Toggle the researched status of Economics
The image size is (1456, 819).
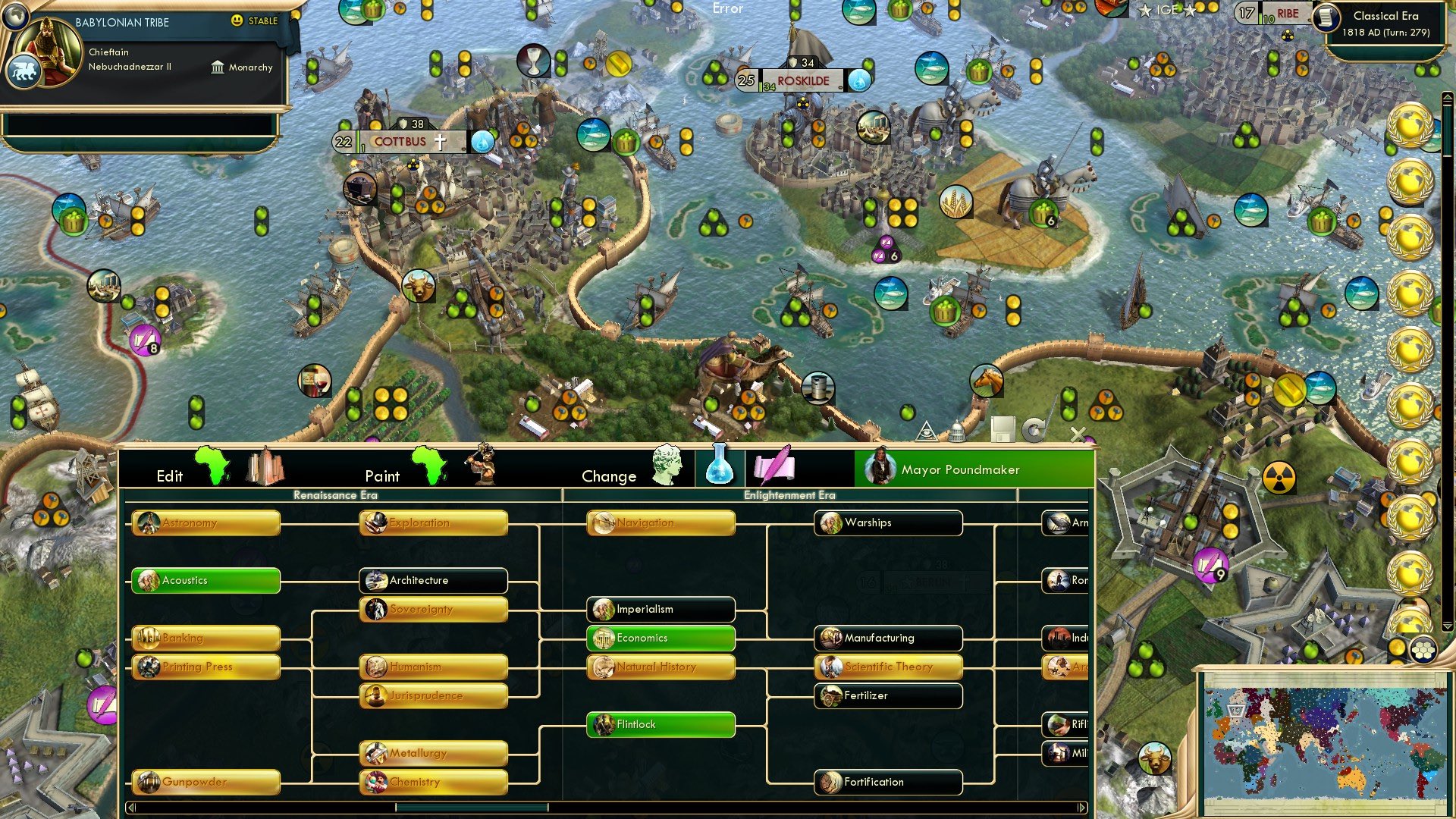(x=659, y=638)
